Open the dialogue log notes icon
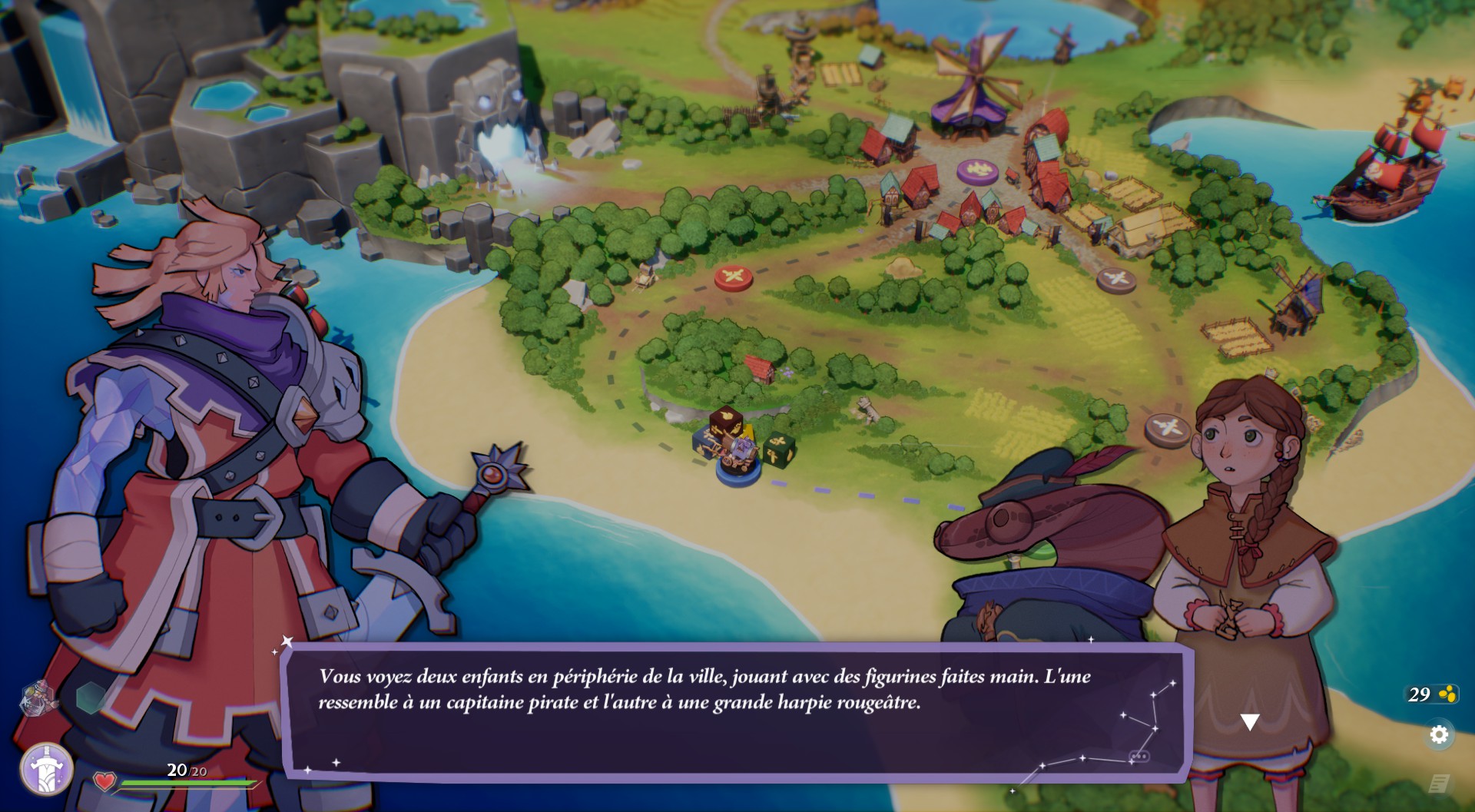The image size is (1475, 812). [x=1439, y=784]
